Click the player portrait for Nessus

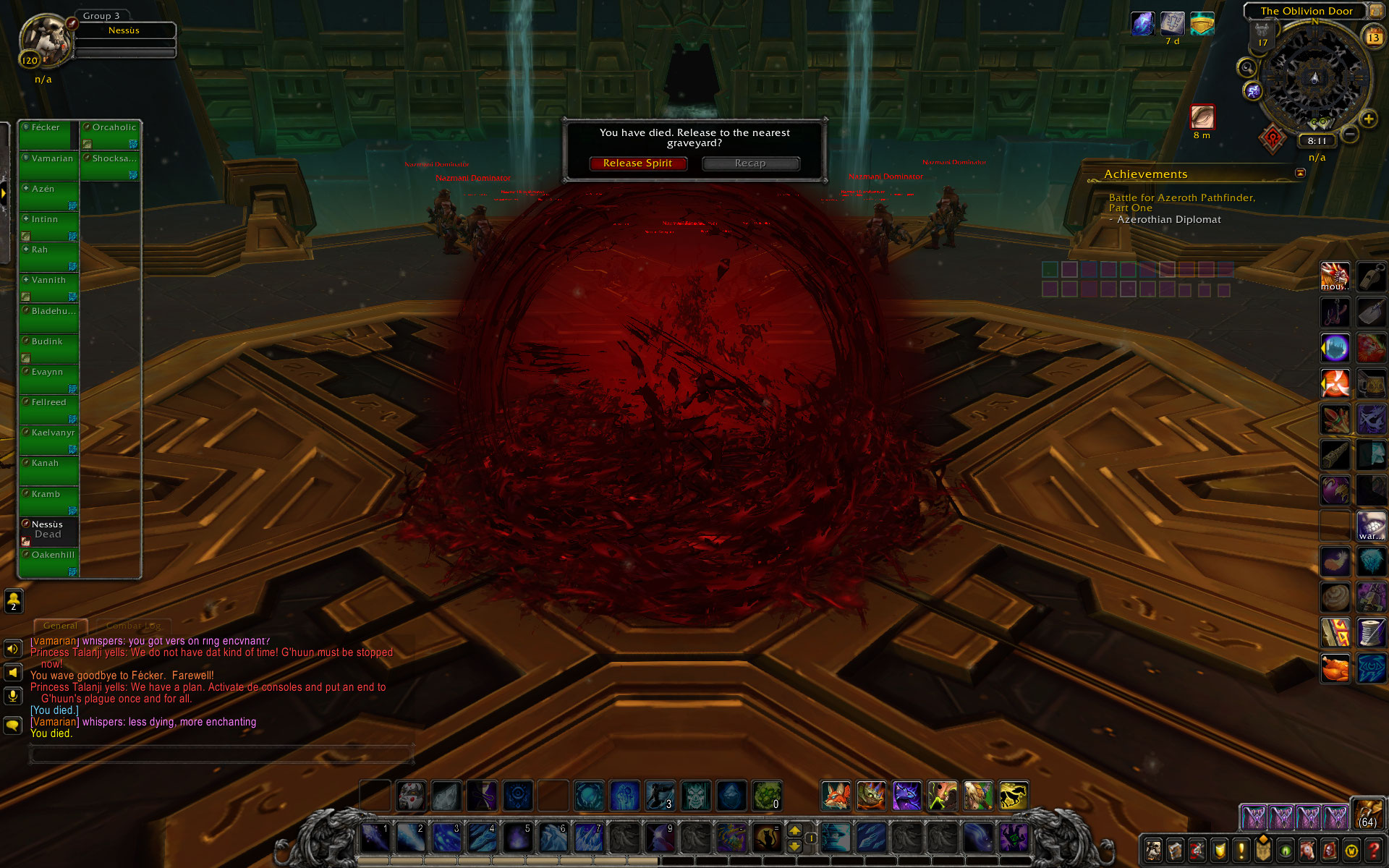tap(45, 41)
